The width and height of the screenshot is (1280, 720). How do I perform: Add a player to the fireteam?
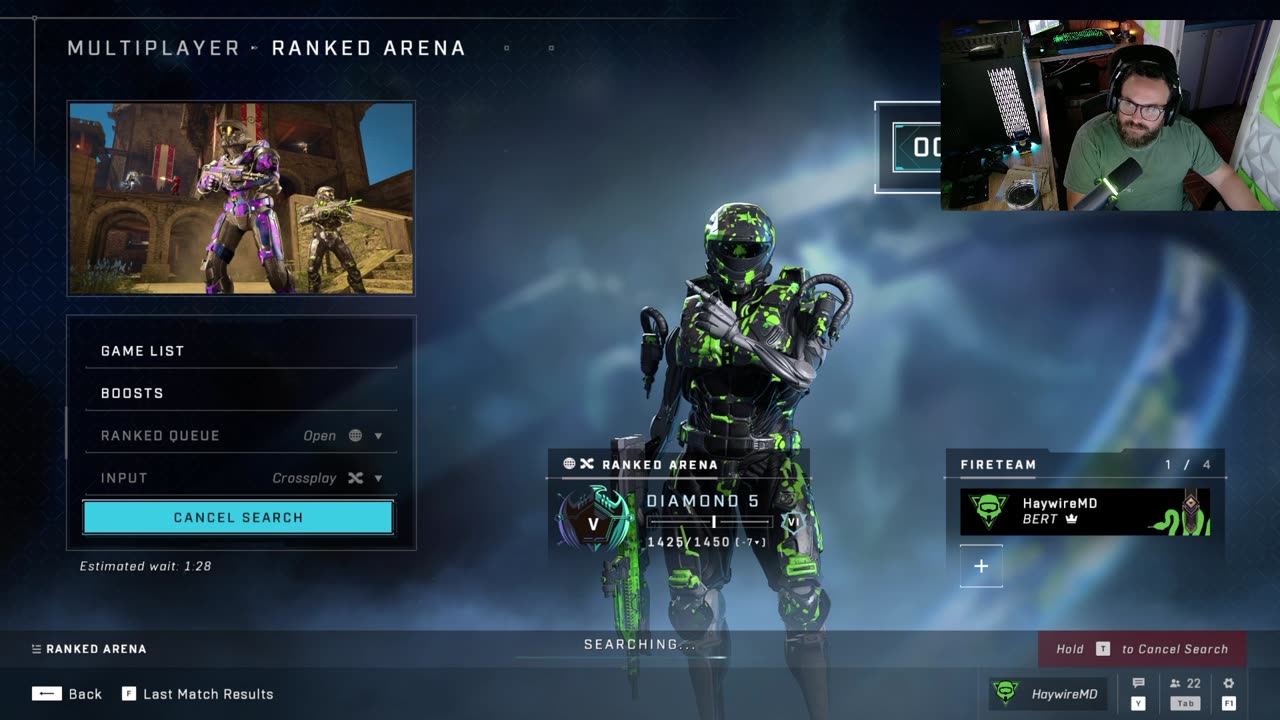pos(981,566)
